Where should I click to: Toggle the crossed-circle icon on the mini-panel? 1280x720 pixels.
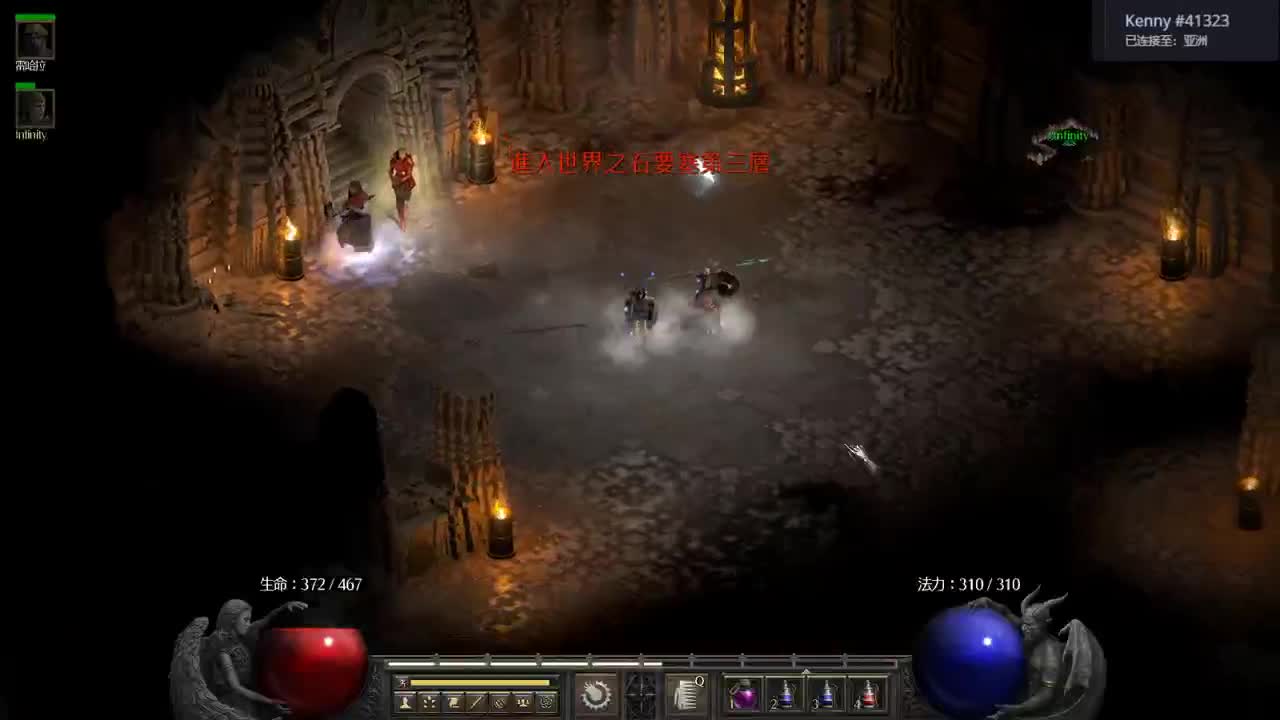[500, 702]
